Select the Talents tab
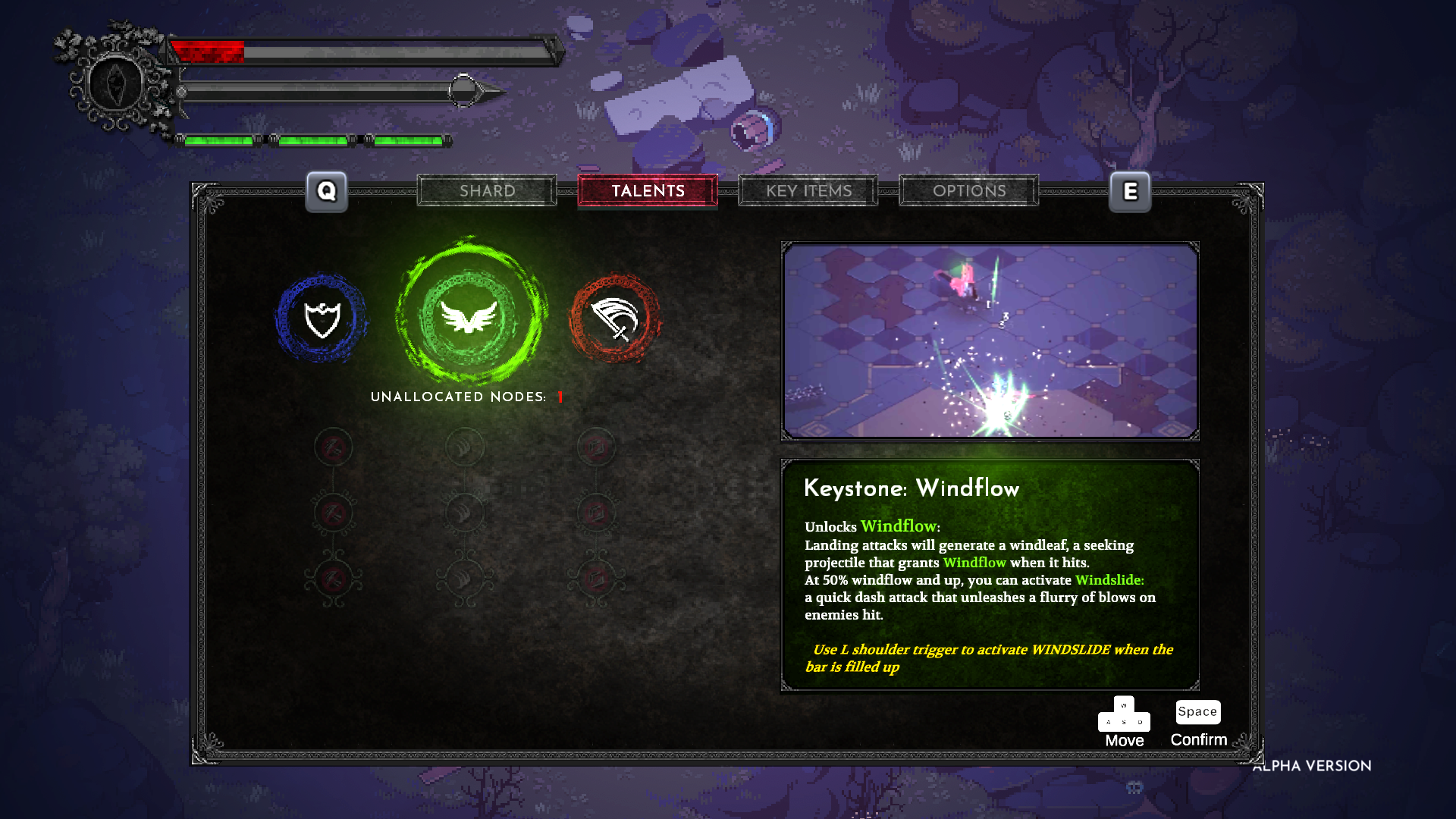 648,191
